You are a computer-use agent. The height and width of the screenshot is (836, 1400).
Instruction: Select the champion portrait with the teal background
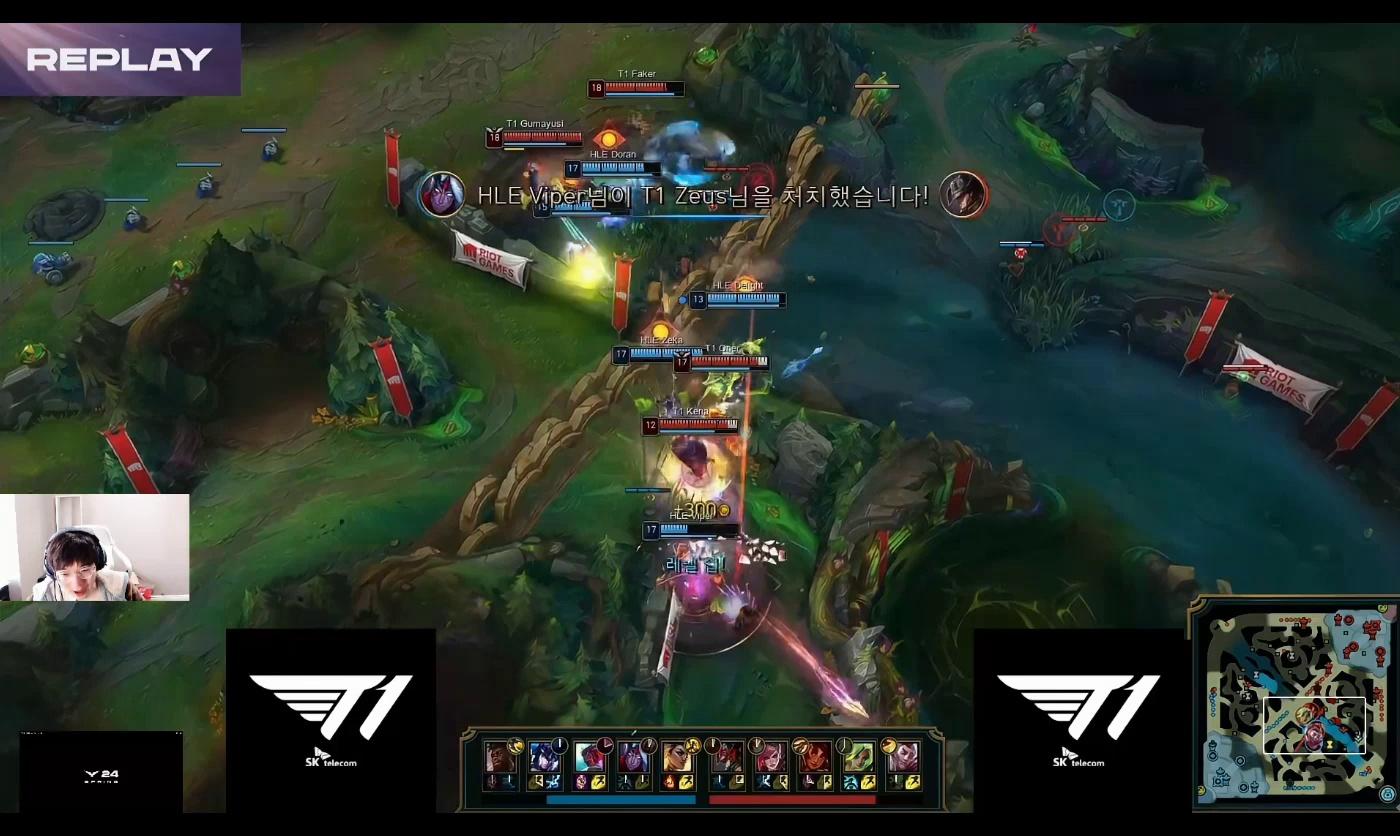click(x=588, y=756)
